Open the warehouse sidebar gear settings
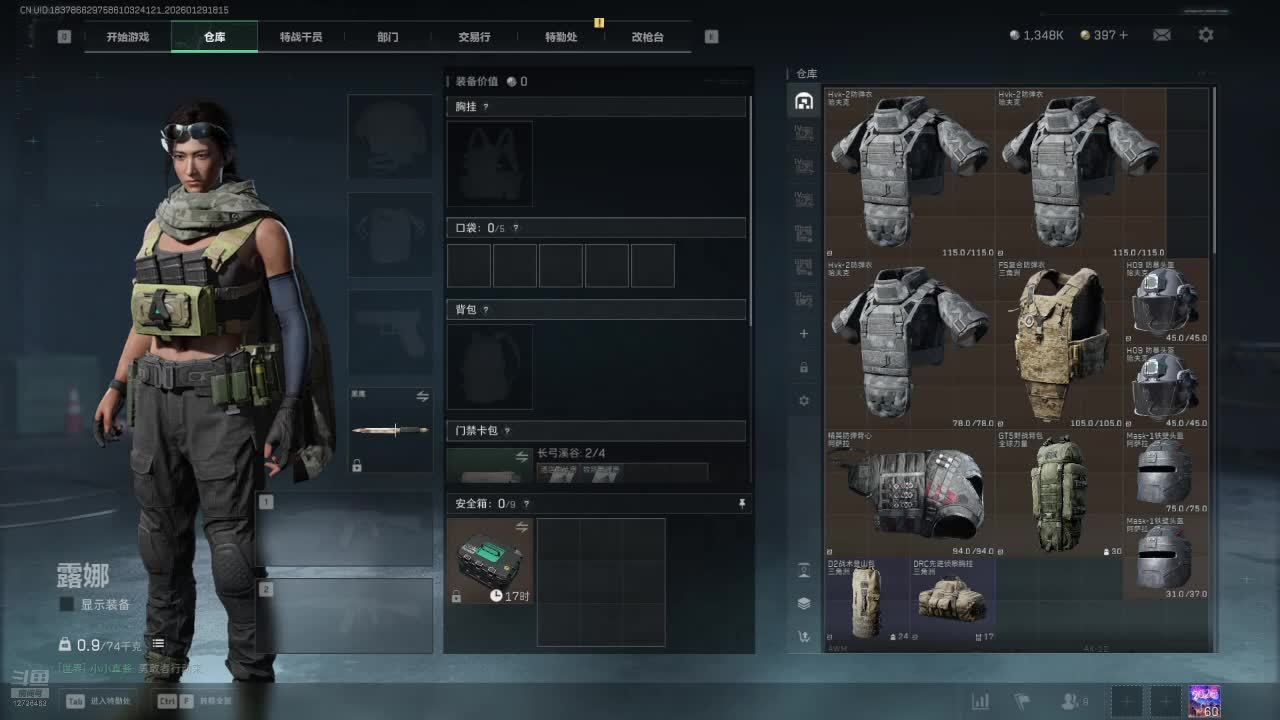The width and height of the screenshot is (1280, 720). point(803,401)
